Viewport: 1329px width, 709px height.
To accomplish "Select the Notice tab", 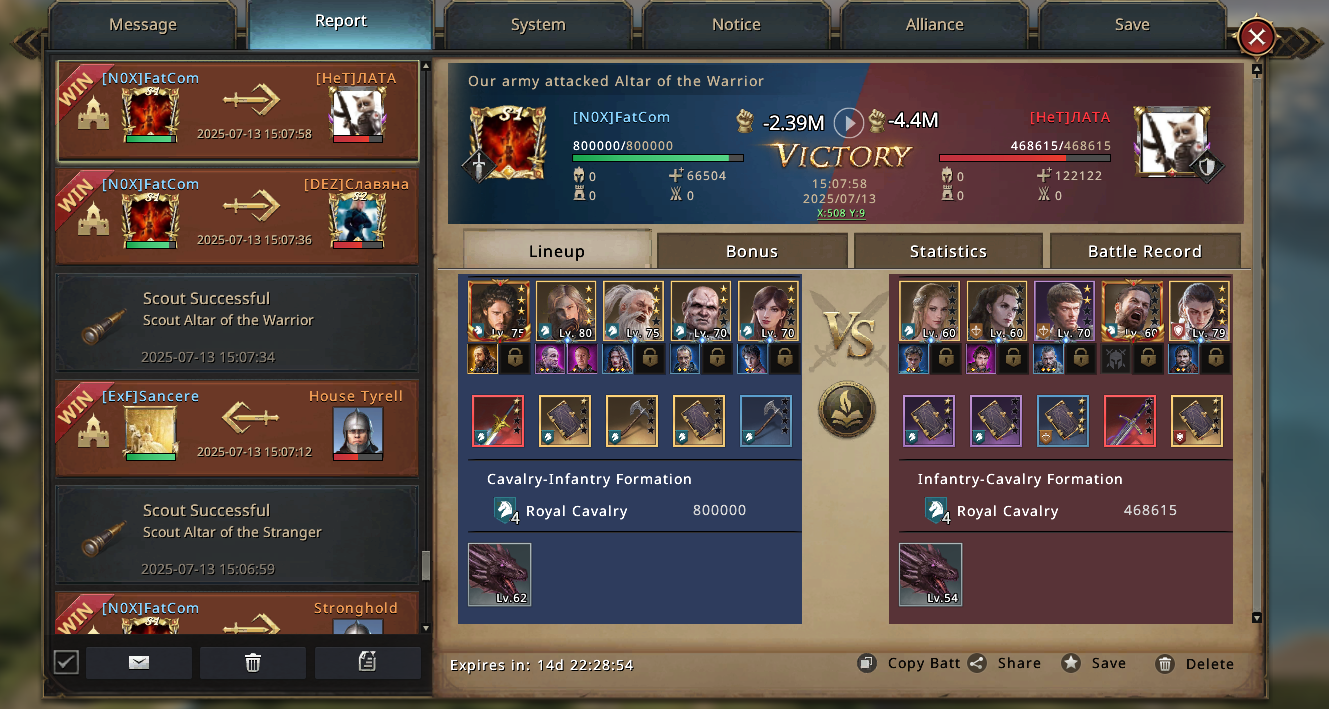I will click(x=736, y=25).
